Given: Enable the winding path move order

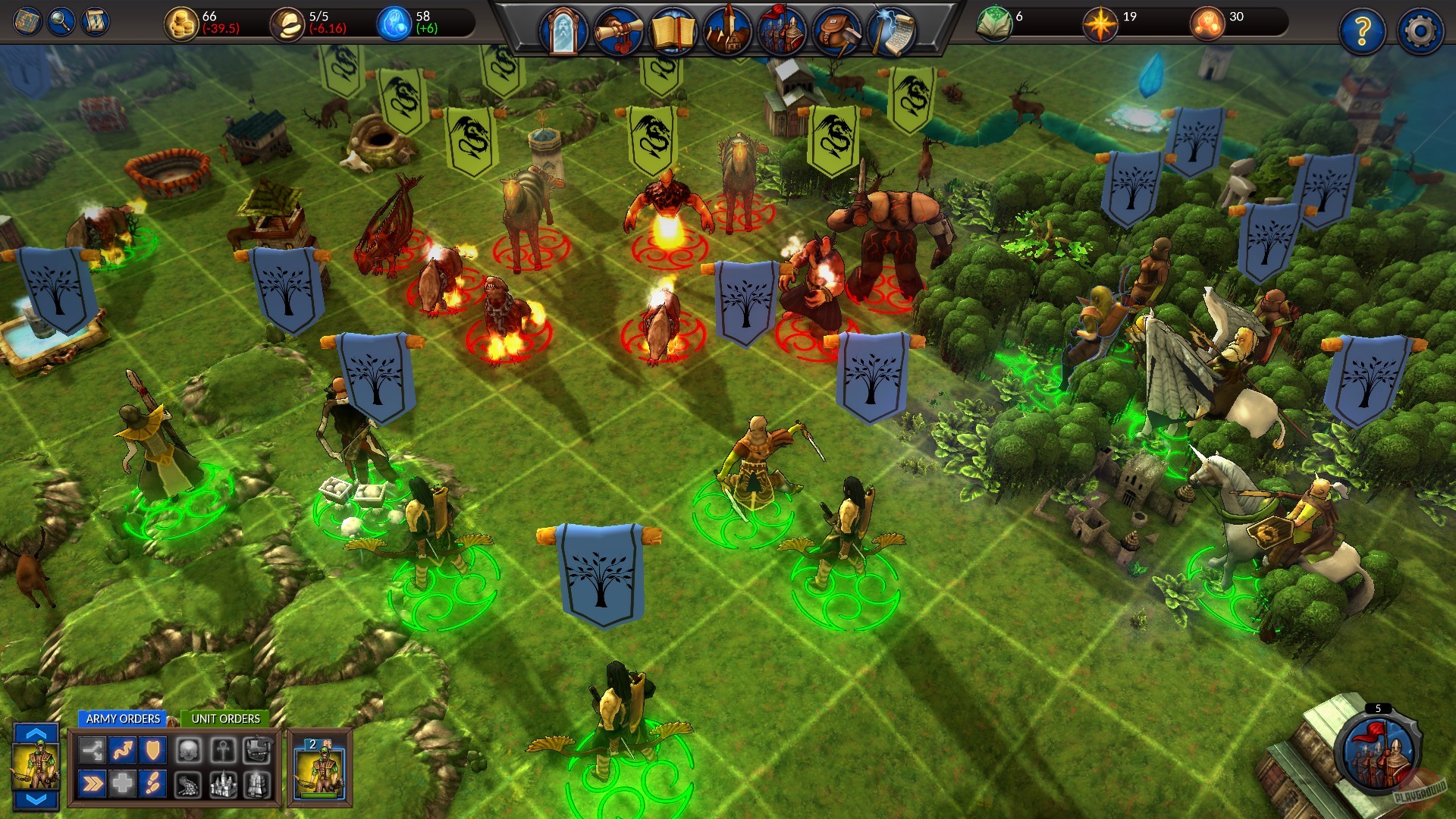Looking at the screenshot, I should pyautogui.click(x=124, y=750).
